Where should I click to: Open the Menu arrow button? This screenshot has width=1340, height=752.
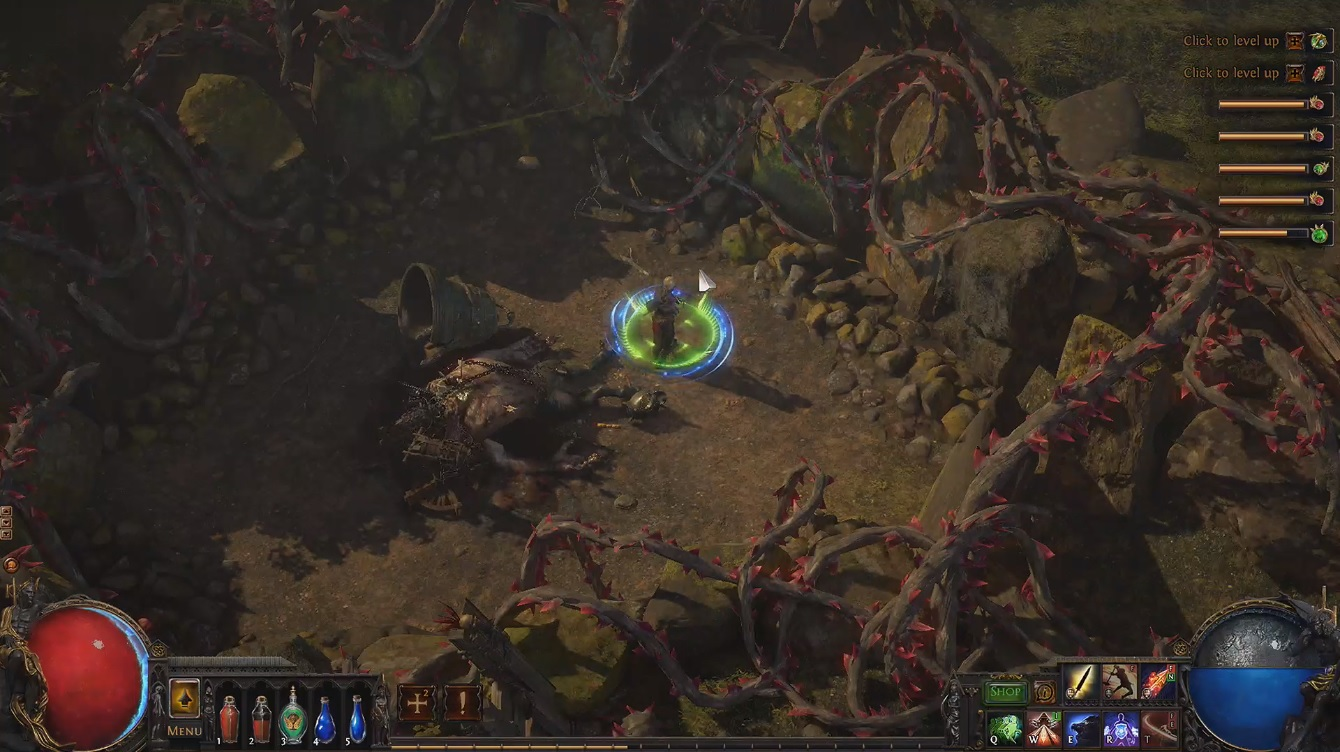pyautogui.click(x=184, y=698)
